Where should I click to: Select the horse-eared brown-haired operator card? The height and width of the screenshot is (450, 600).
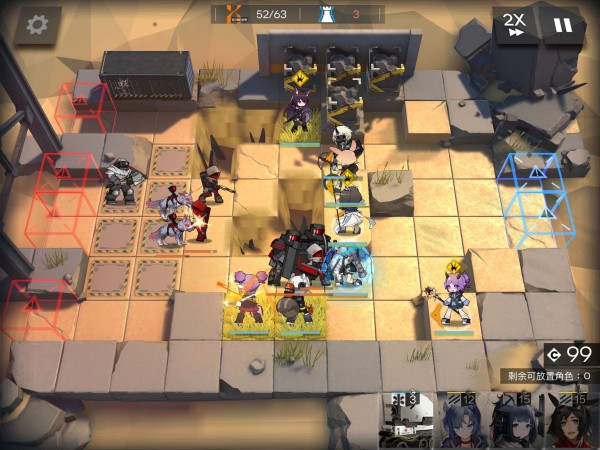(x=570, y=421)
